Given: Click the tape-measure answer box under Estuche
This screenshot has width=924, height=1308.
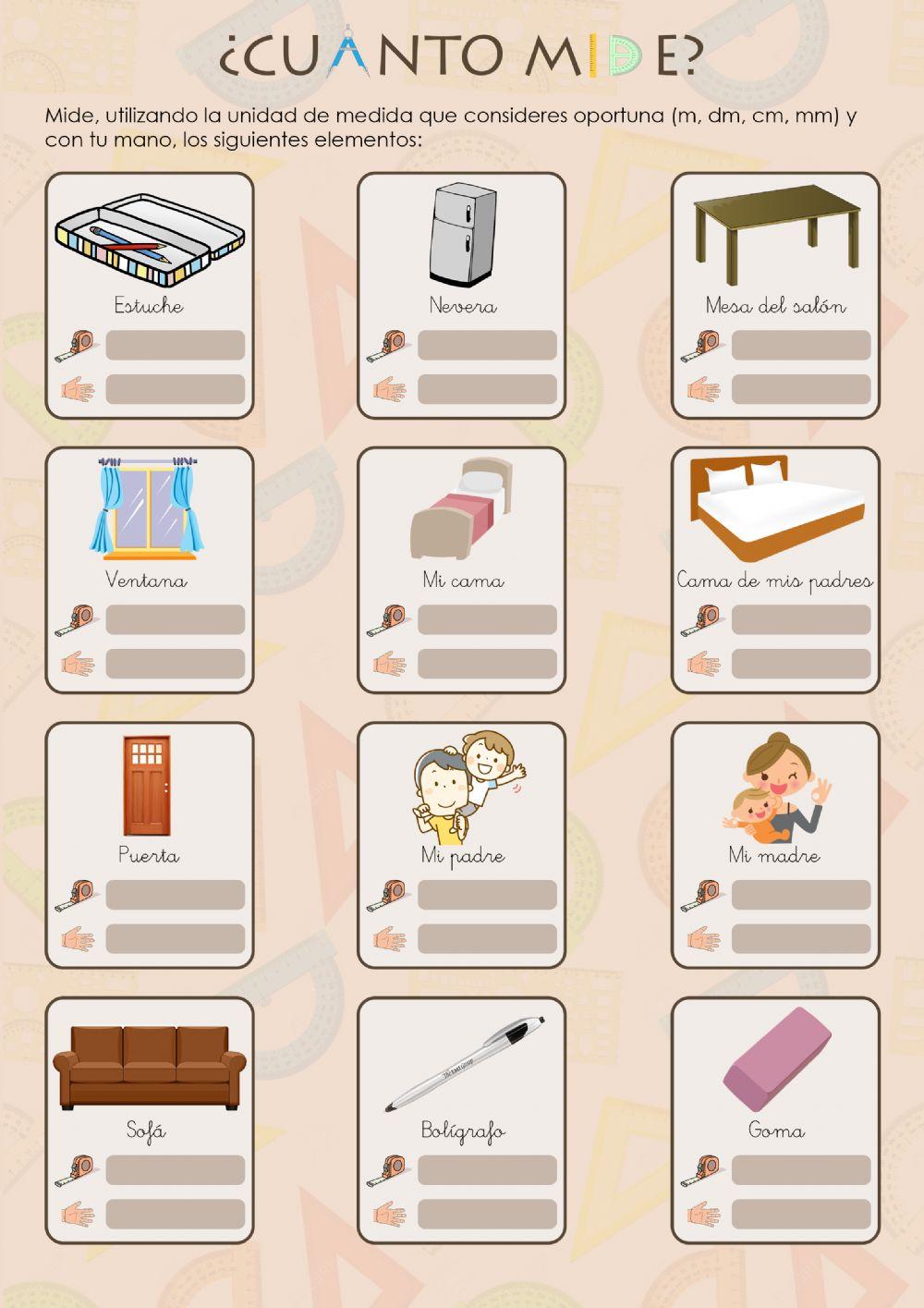Looking at the screenshot, I should pyautogui.click(x=176, y=345).
